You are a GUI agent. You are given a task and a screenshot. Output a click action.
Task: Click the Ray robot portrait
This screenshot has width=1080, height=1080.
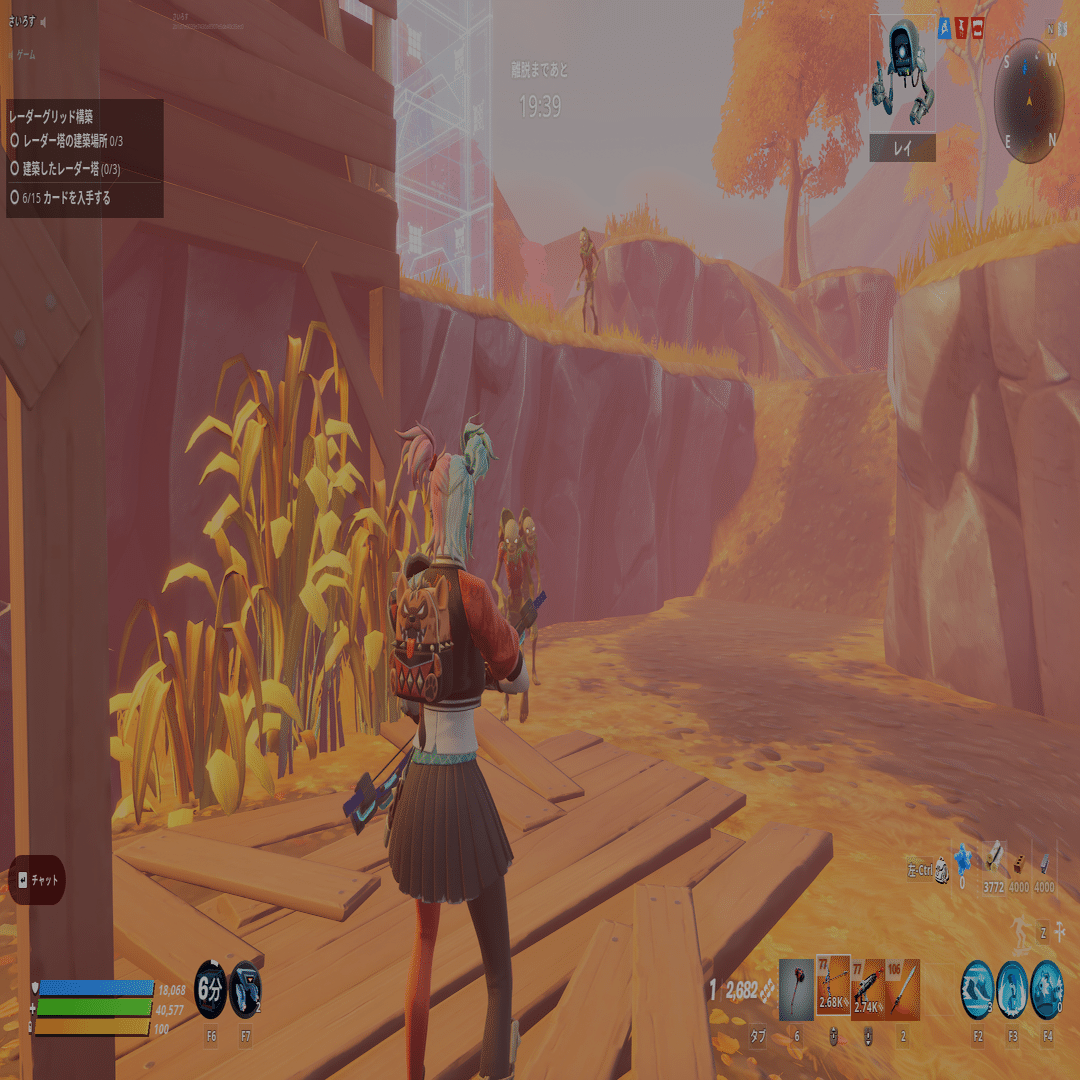902,78
